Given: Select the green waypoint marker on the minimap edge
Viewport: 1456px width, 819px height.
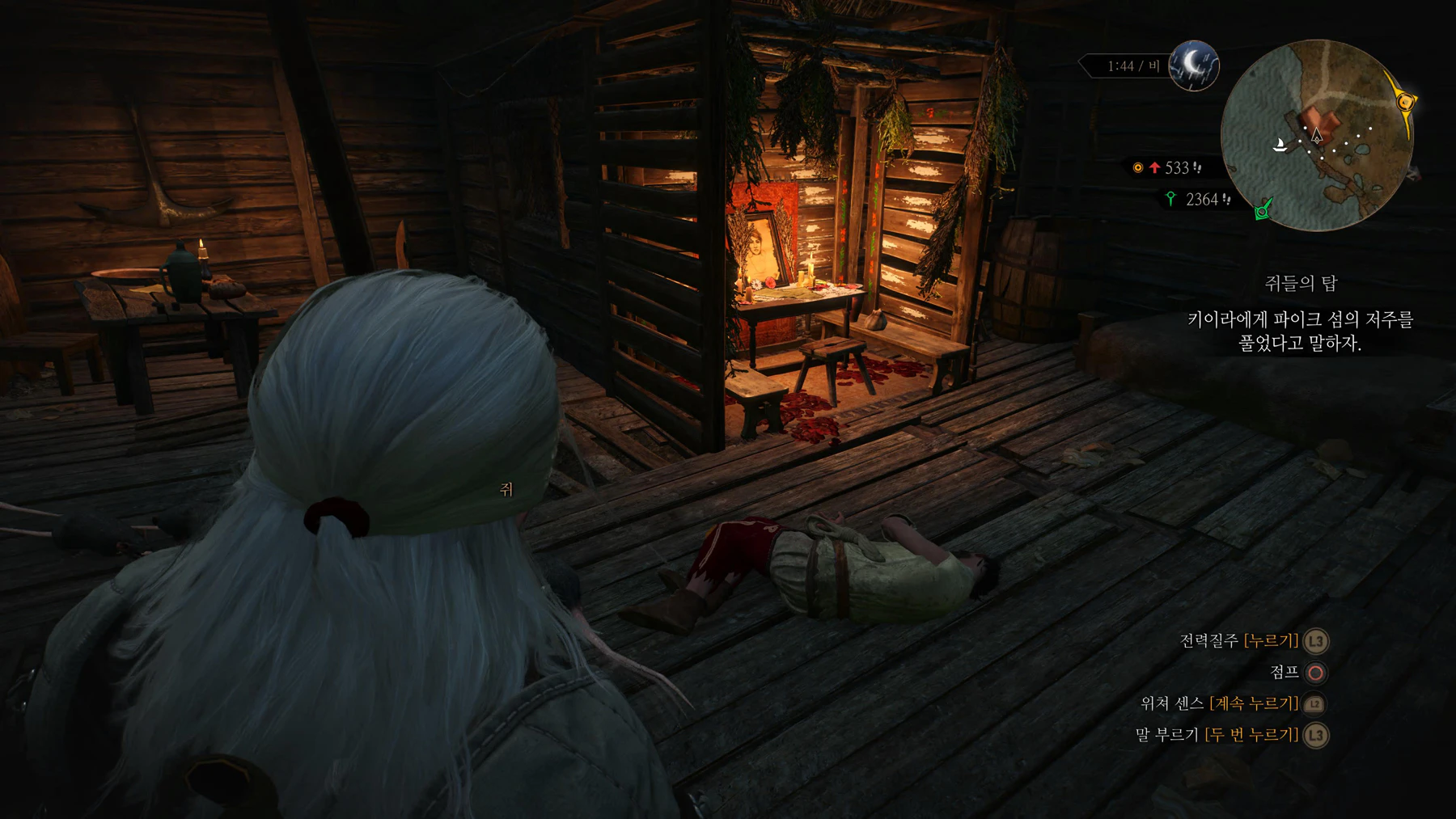Looking at the screenshot, I should pos(1263,210).
